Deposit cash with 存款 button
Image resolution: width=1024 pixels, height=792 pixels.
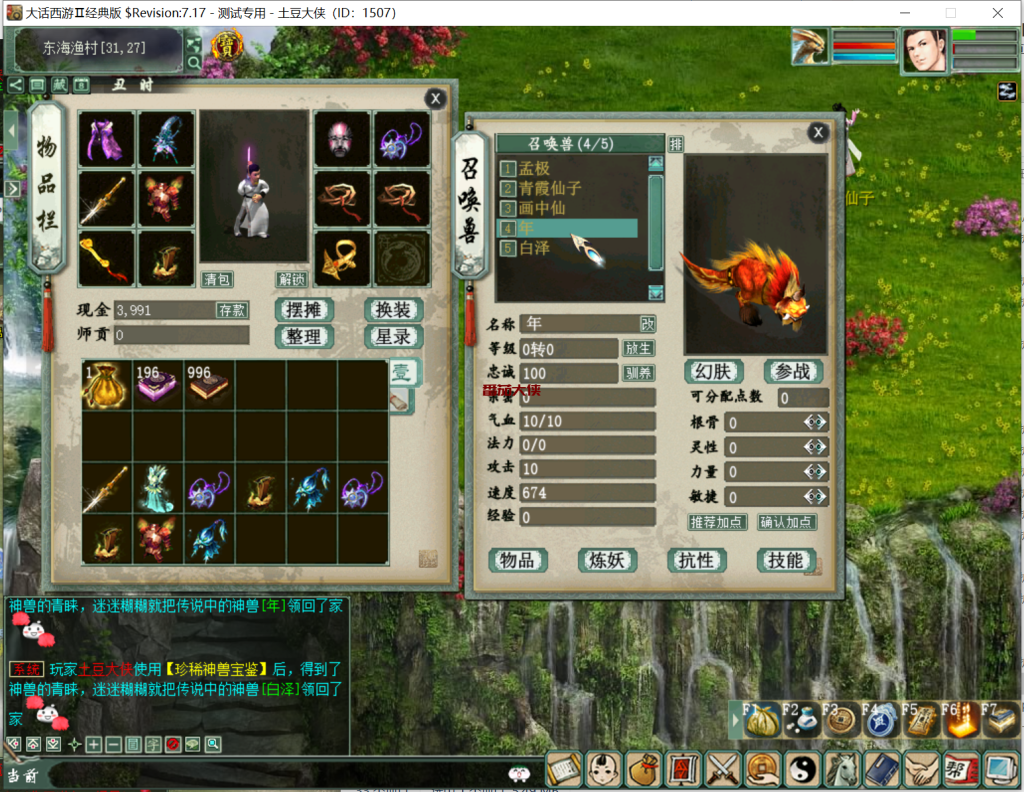pyautogui.click(x=232, y=310)
